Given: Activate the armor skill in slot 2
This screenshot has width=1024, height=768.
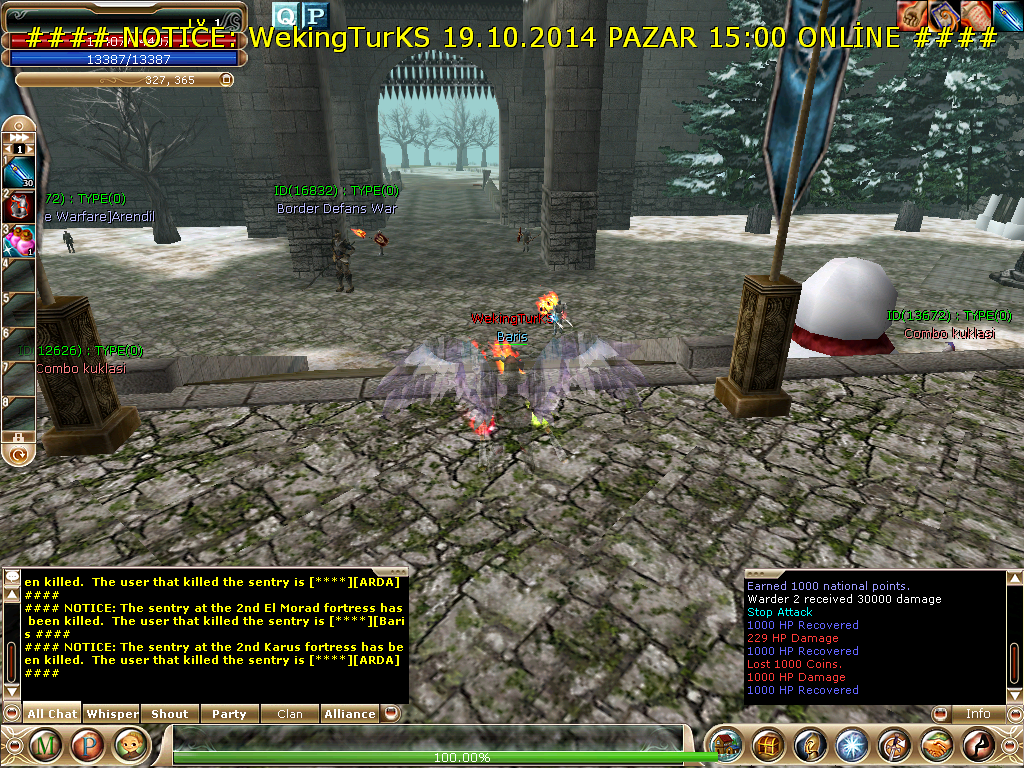Looking at the screenshot, I should point(20,207).
